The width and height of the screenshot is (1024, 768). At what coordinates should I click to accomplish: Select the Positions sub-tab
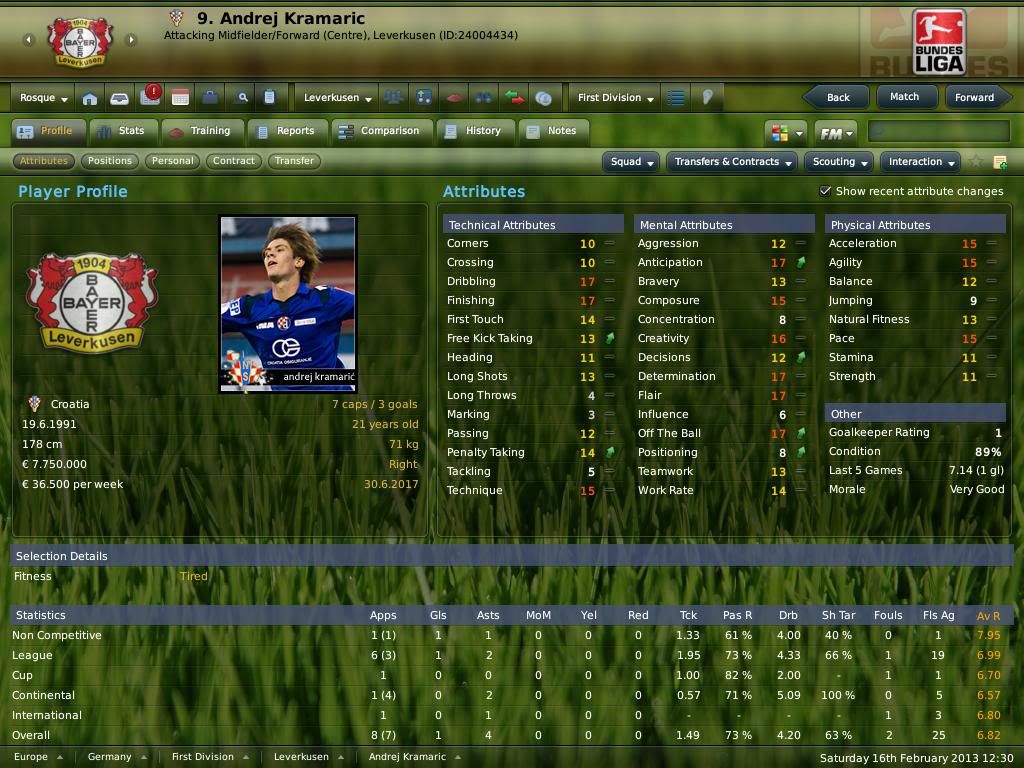(109, 161)
